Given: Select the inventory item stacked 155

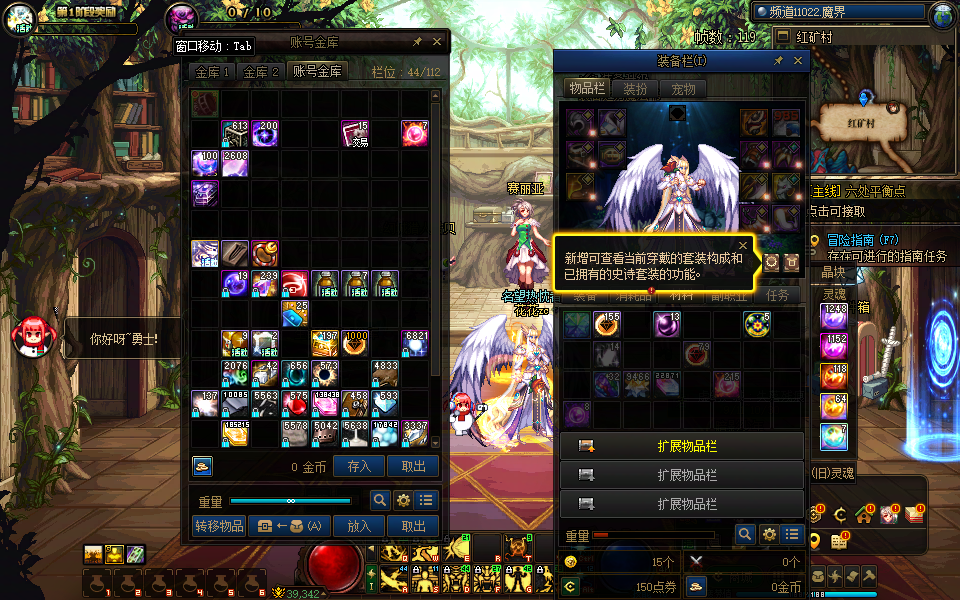Looking at the screenshot, I should [607, 324].
